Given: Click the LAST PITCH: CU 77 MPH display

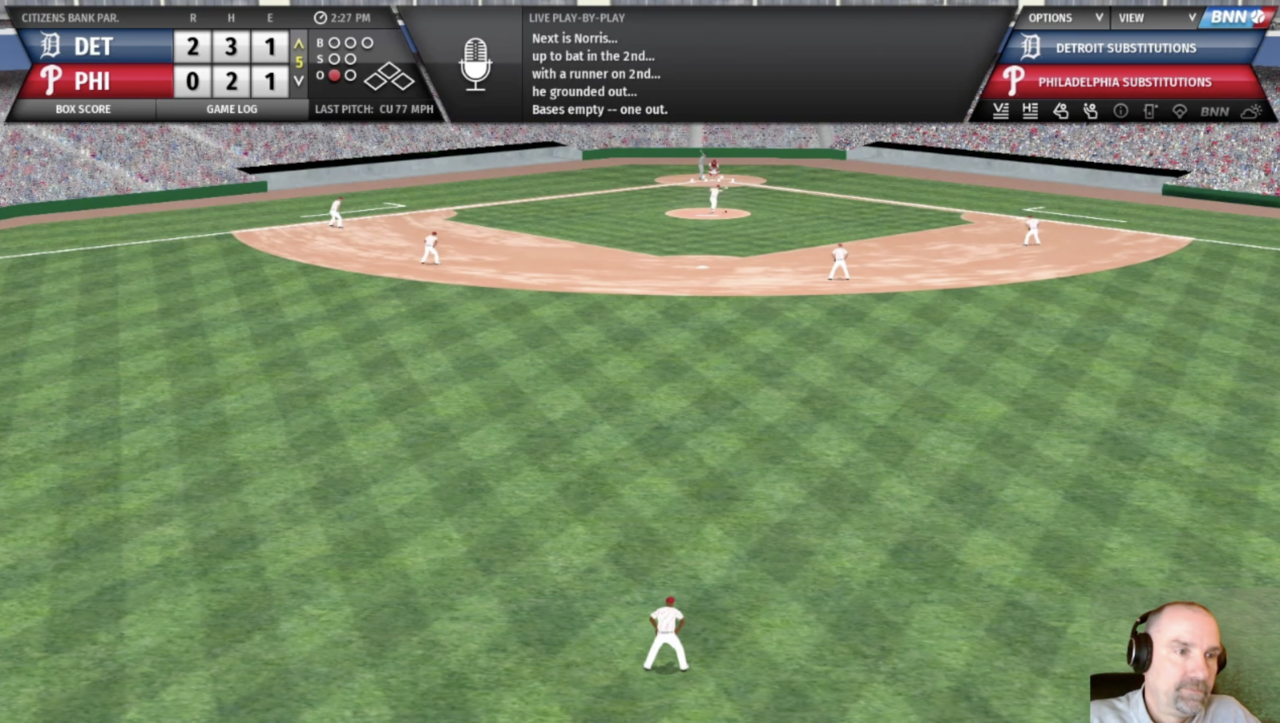Looking at the screenshot, I should point(375,109).
